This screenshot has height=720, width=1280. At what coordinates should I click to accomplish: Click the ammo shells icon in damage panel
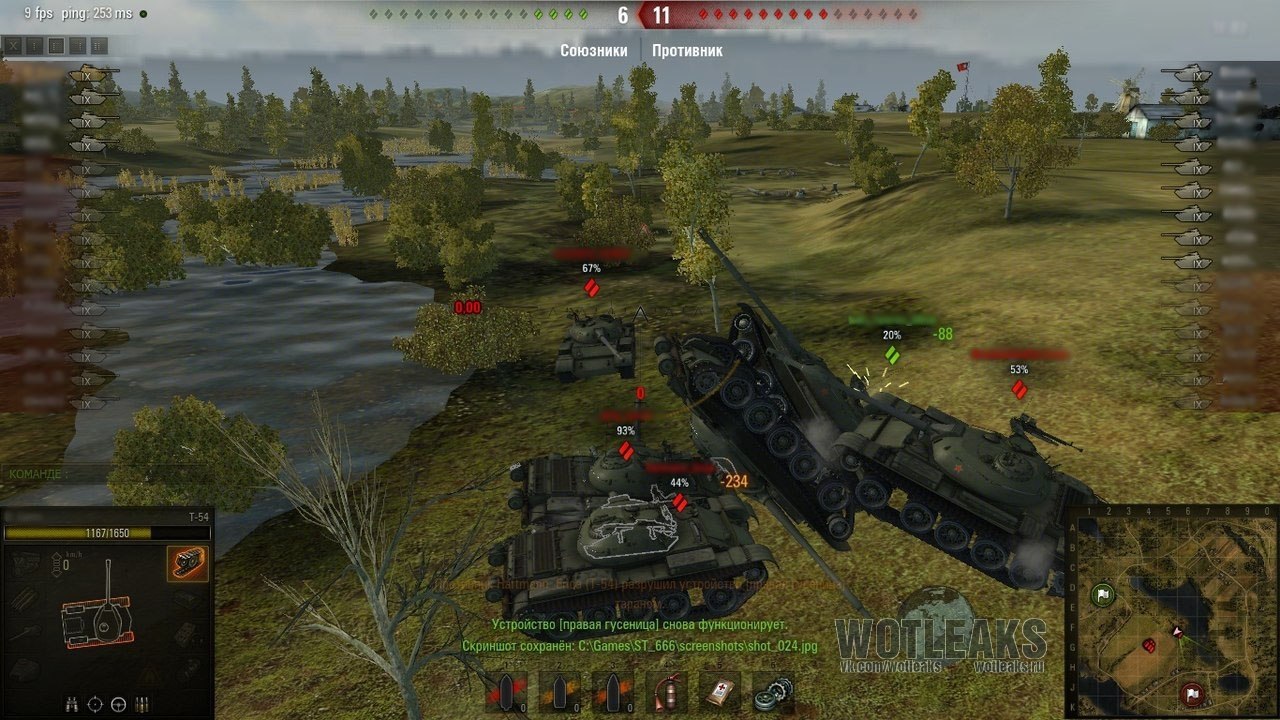[143, 703]
